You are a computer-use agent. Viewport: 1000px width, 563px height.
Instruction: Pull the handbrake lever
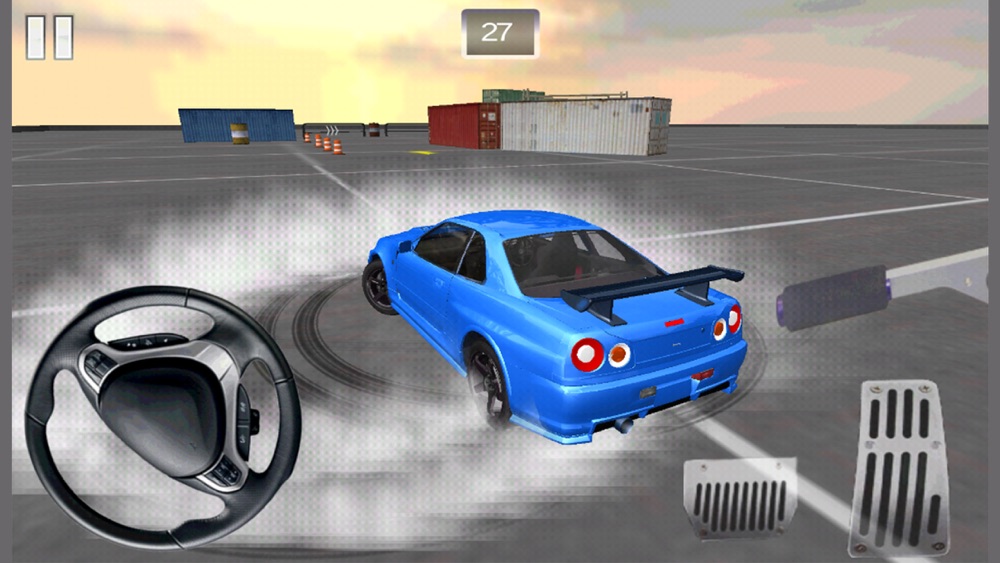835,296
